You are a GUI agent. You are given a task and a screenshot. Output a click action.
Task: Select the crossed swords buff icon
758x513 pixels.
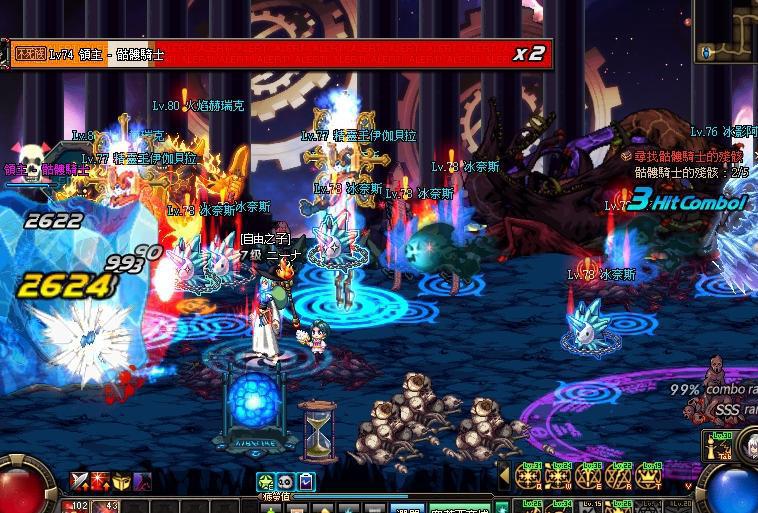point(79,482)
